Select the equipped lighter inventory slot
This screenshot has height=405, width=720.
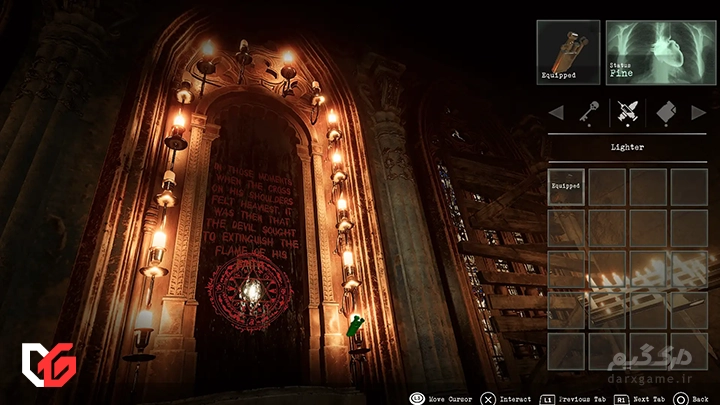click(x=566, y=186)
